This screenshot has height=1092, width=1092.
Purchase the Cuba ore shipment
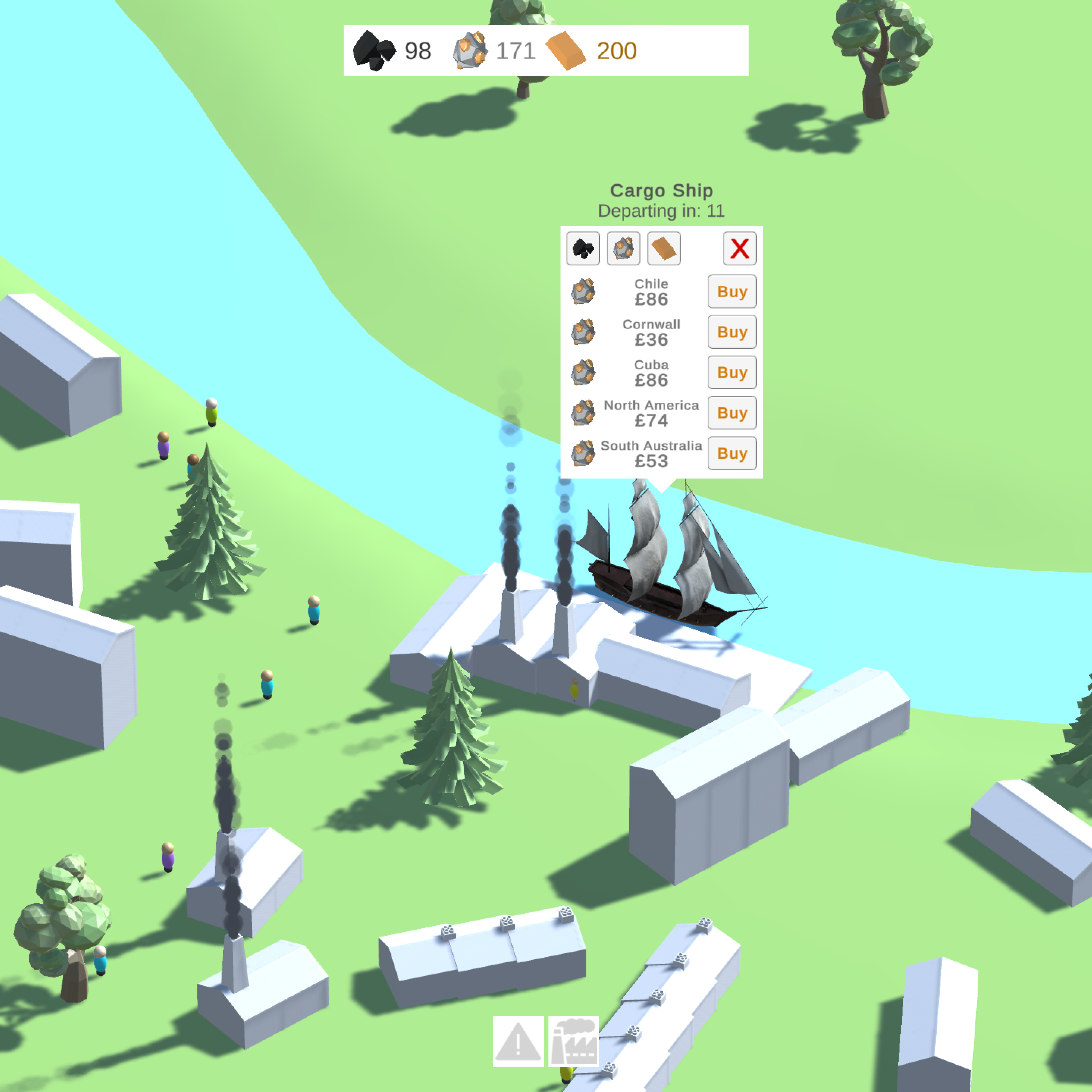(731, 372)
